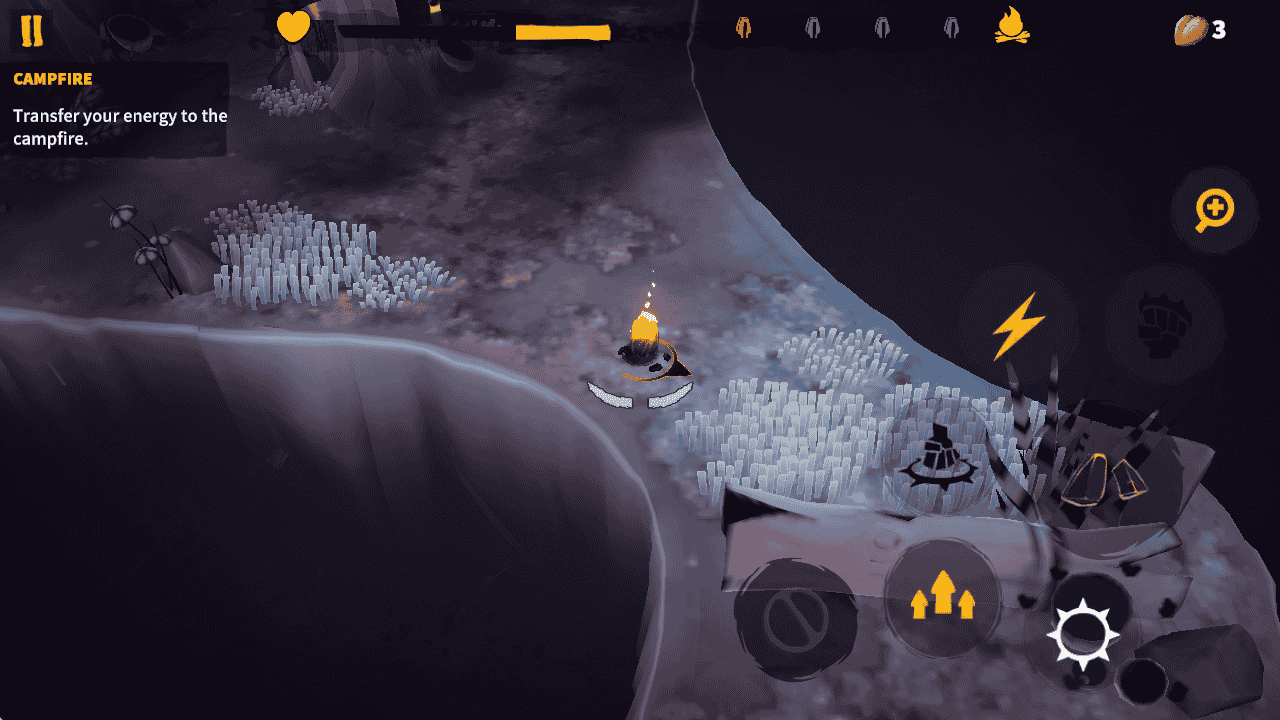Select the lightning bolt ability
This screenshot has height=720, width=1280.
(1017, 322)
